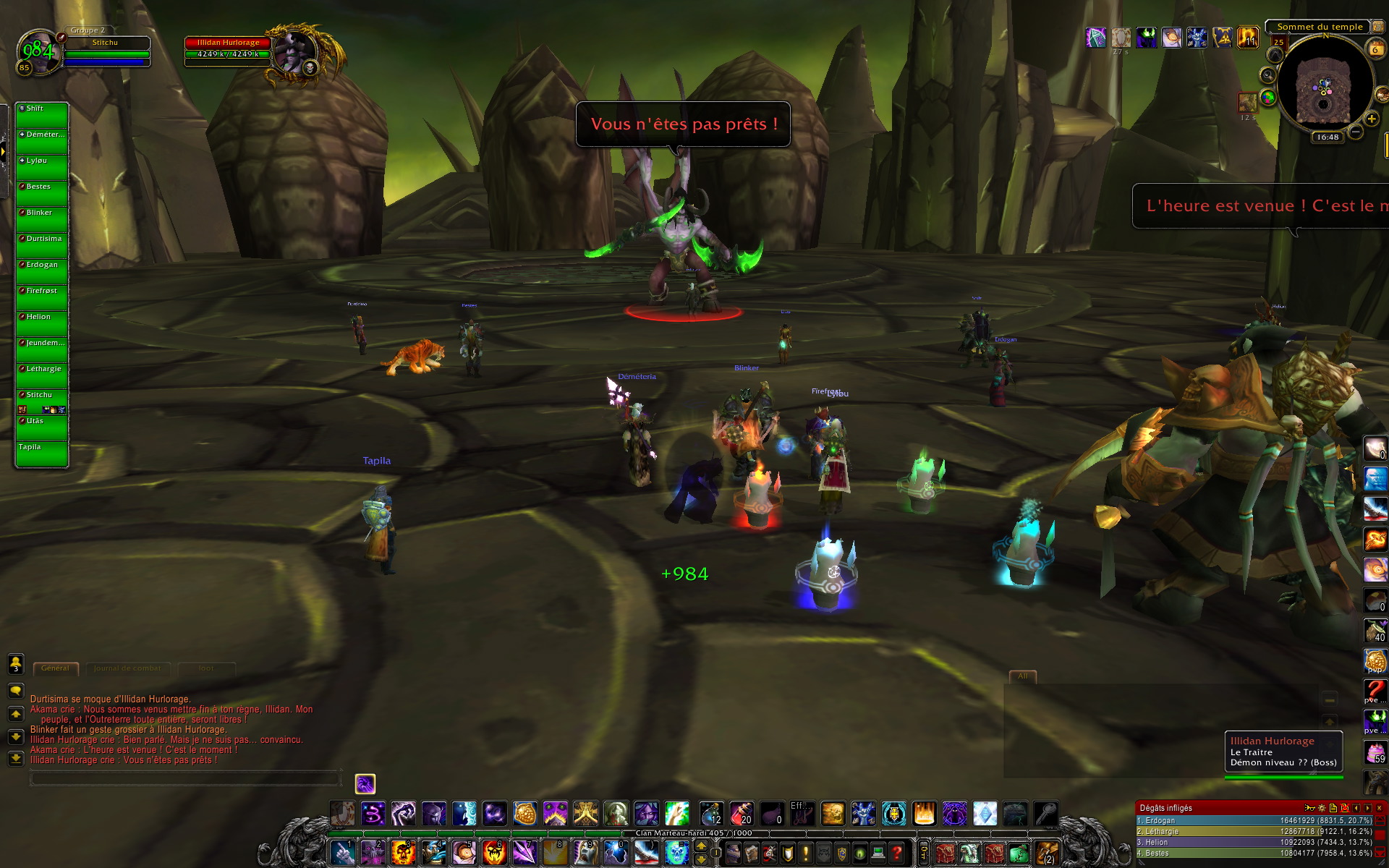
Task: Zoom in on the minimap
Action: coord(1371,119)
